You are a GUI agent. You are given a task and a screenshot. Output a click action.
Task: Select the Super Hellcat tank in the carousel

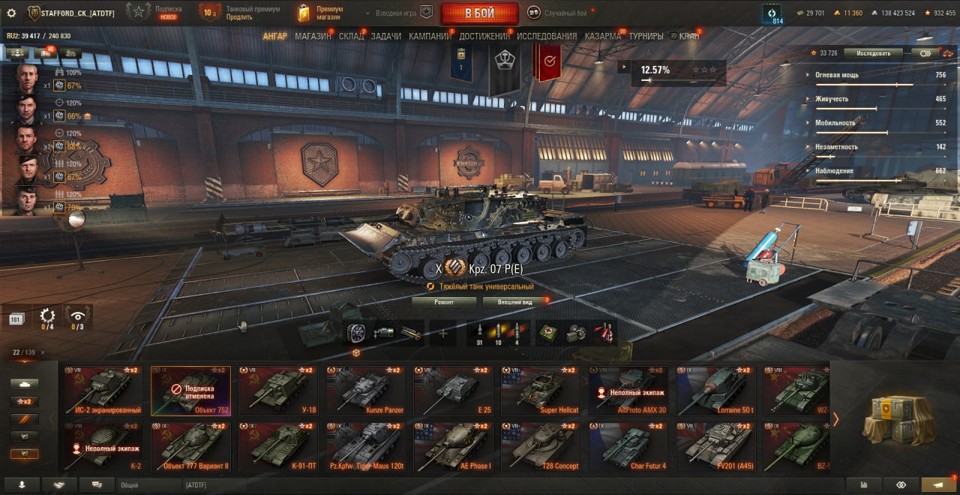tap(540, 391)
